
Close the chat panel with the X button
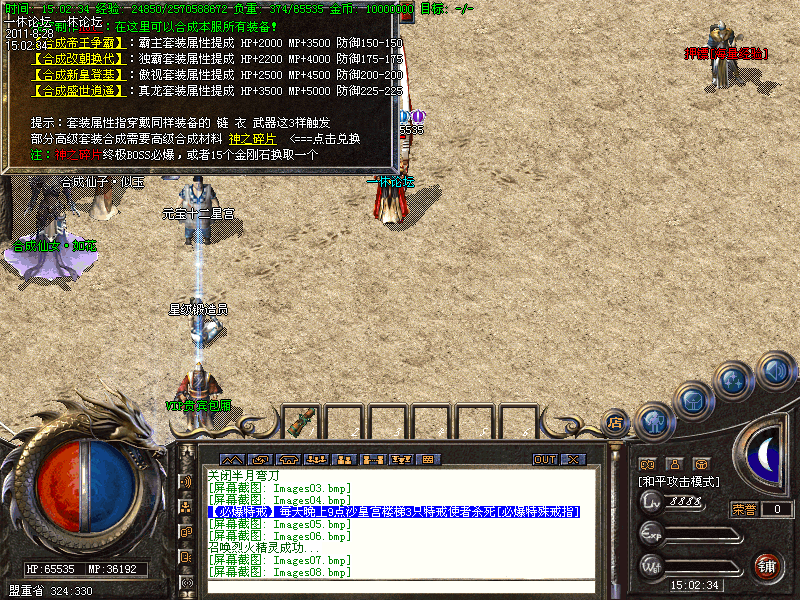coord(573,459)
